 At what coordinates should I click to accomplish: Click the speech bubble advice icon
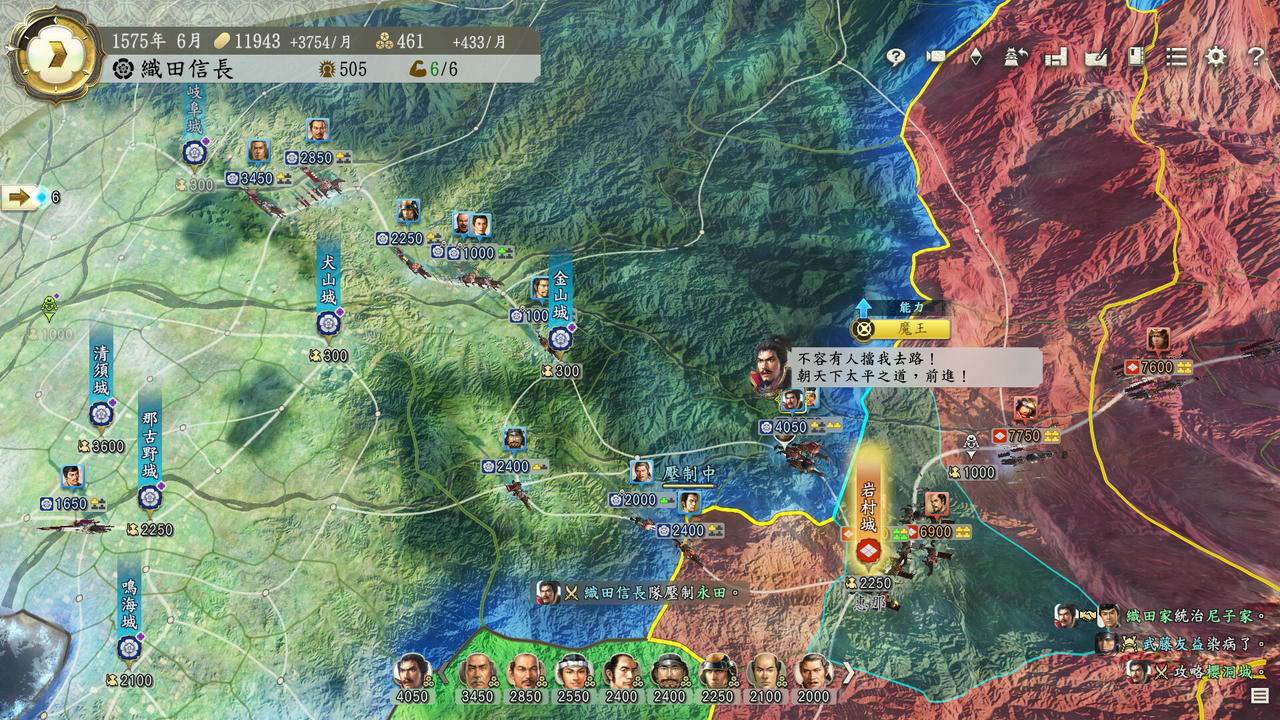pos(895,57)
